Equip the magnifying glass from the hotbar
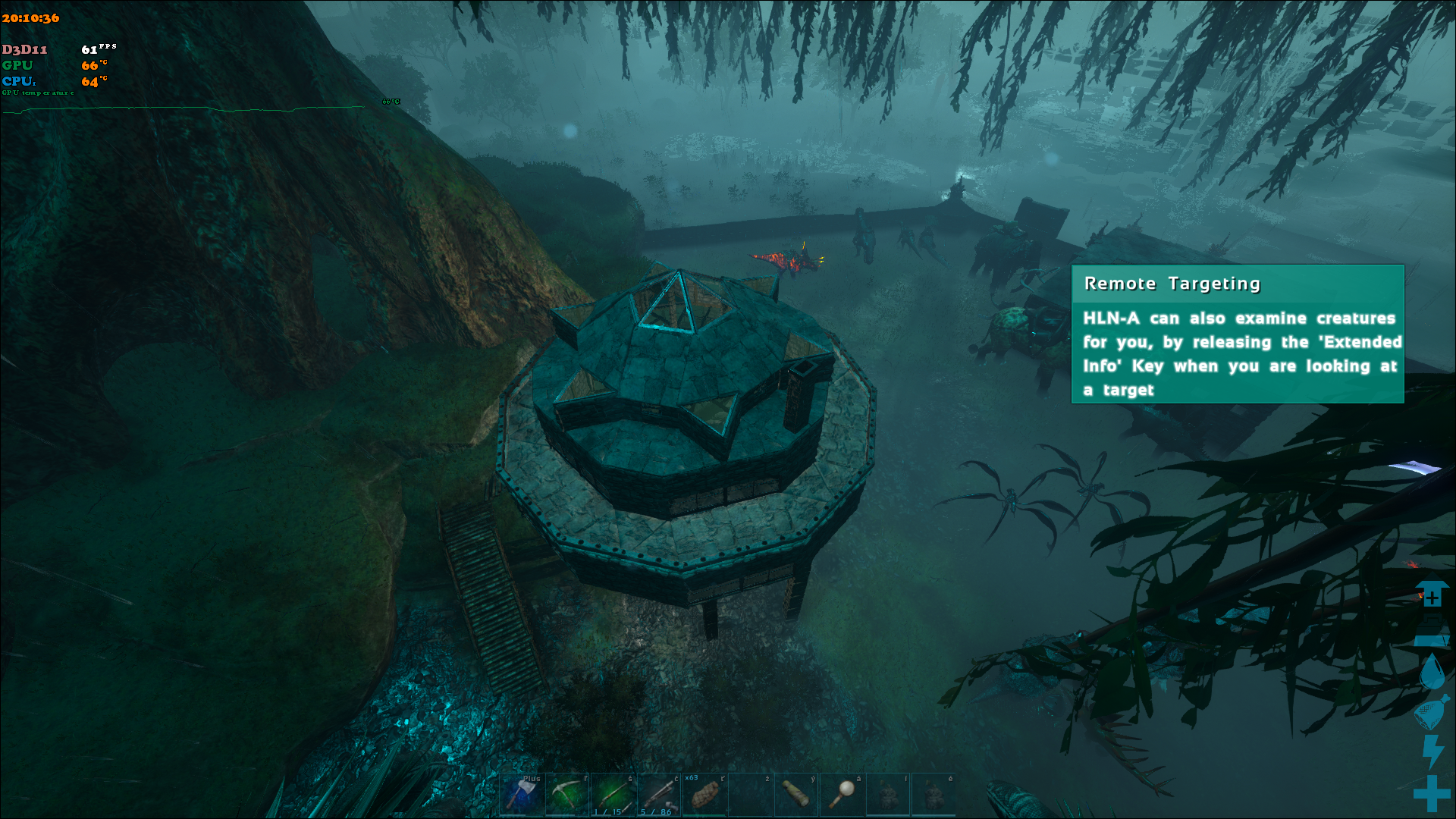This screenshot has width=1456, height=819. [842, 794]
